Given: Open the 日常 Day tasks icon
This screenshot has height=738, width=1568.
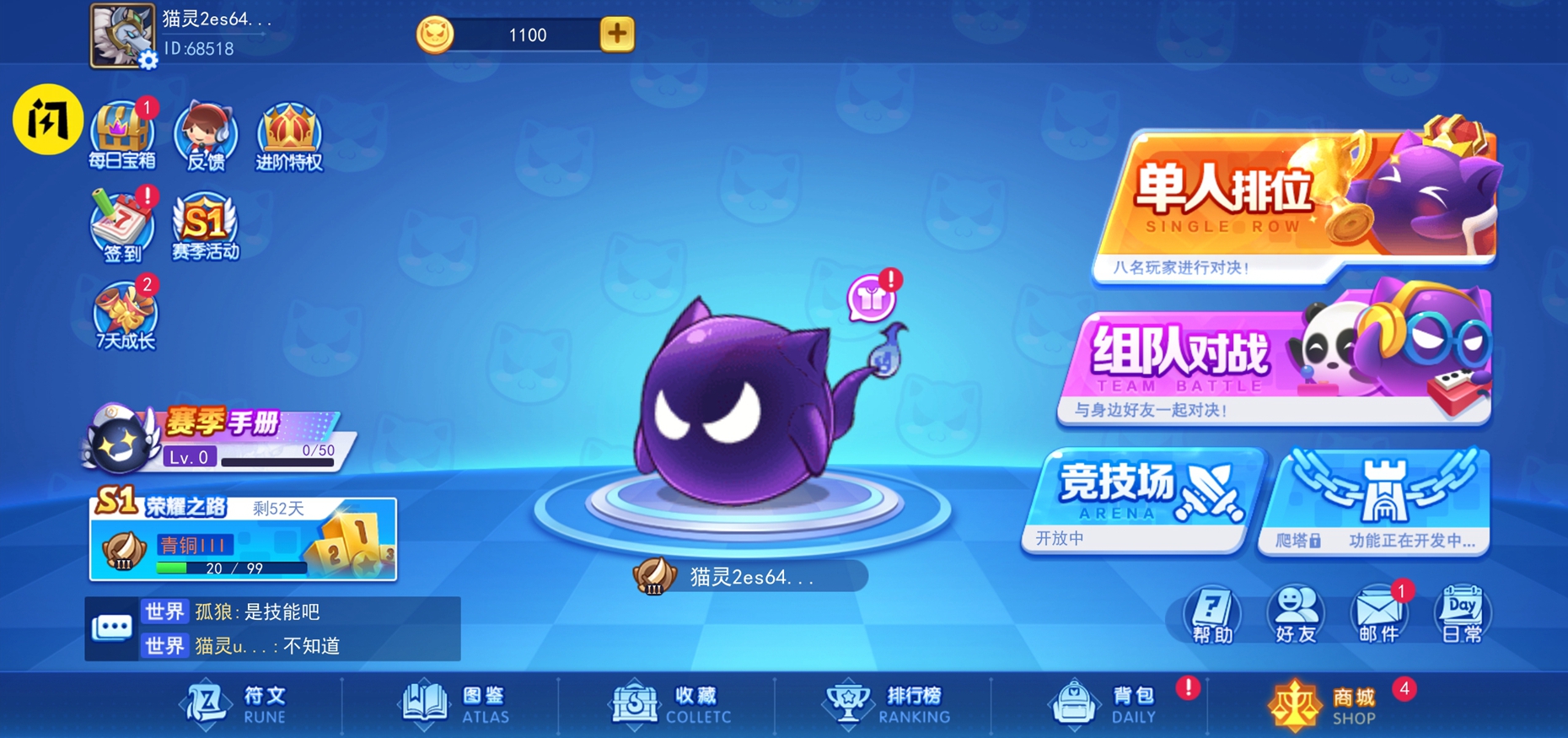Looking at the screenshot, I should [x=1463, y=613].
